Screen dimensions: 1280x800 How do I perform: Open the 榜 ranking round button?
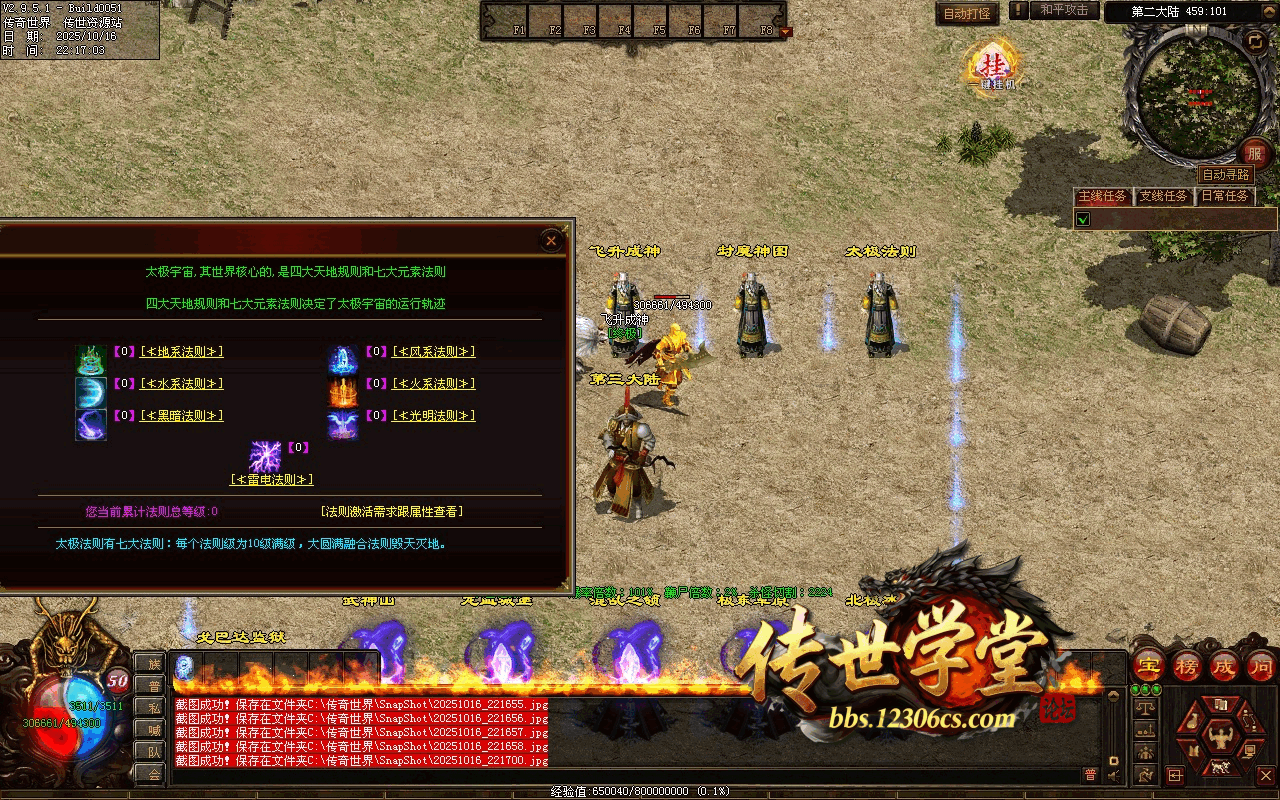(x=1186, y=665)
